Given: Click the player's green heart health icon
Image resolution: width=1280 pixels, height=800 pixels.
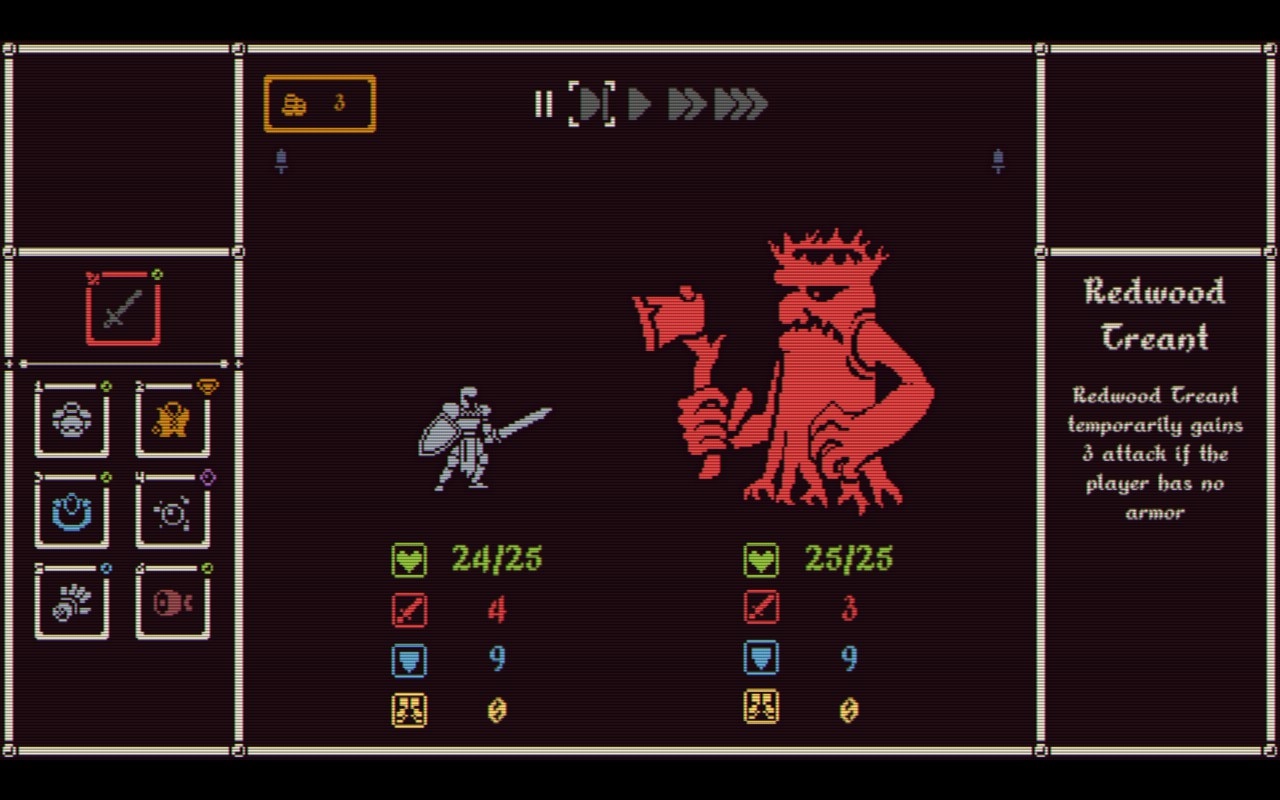Looking at the screenshot, I should [409, 560].
